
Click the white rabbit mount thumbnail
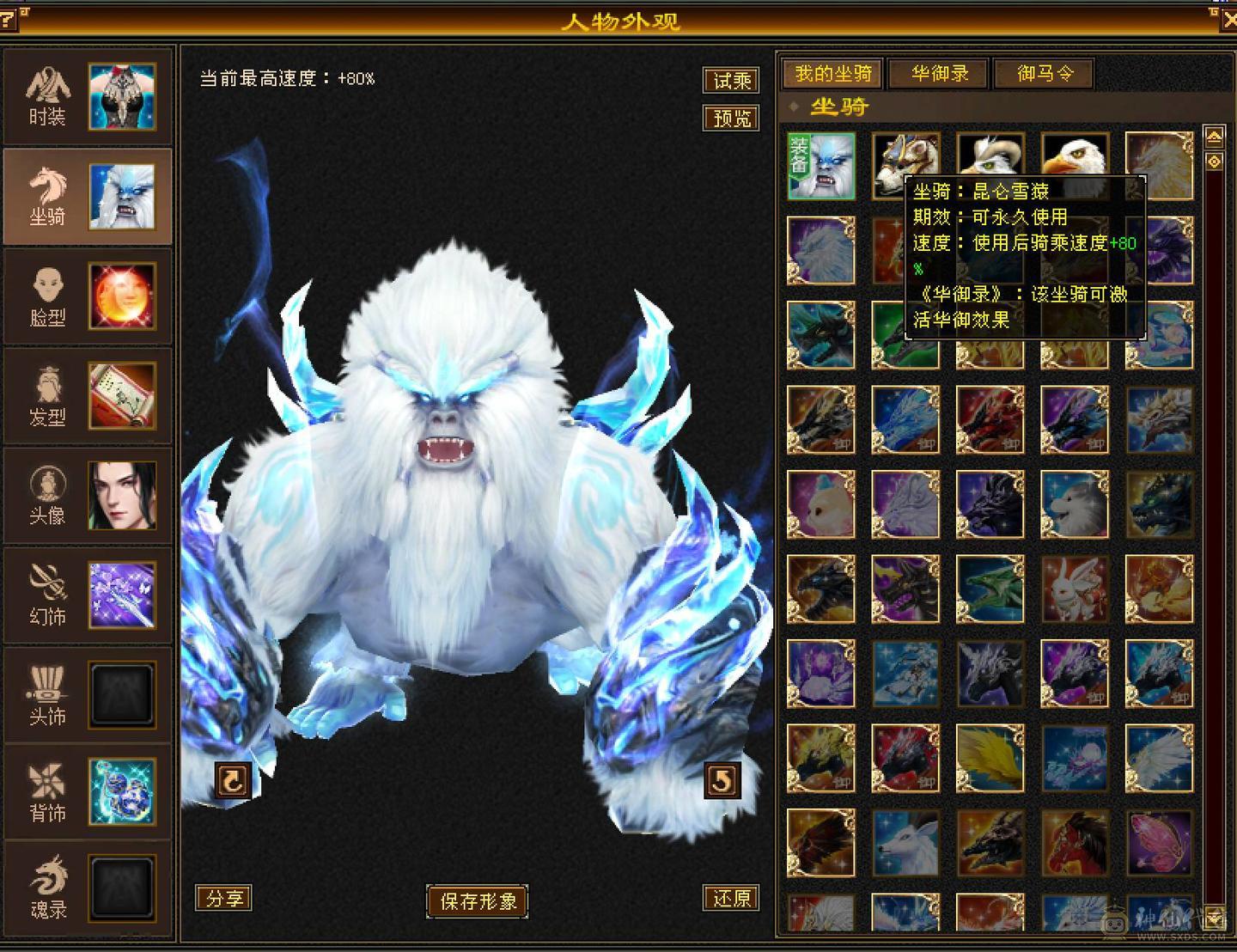[1075, 589]
